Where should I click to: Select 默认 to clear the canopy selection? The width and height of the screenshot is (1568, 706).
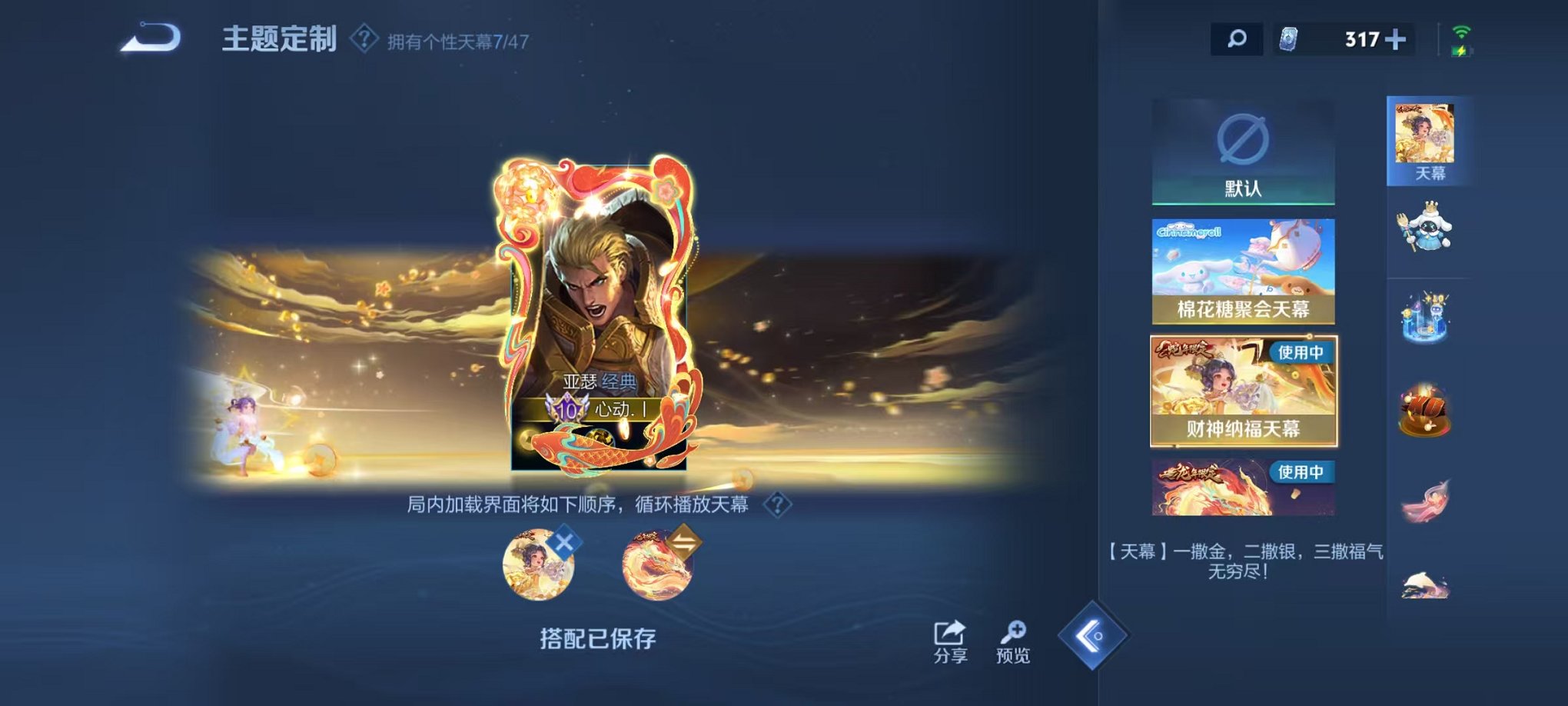pos(1244,152)
